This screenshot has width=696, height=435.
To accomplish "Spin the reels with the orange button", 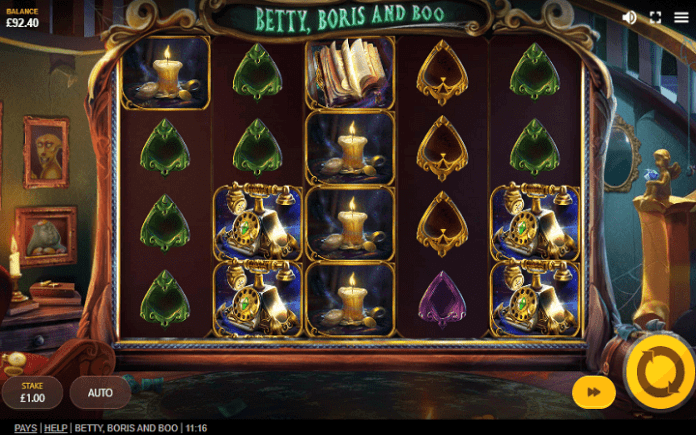I will click(x=659, y=373).
